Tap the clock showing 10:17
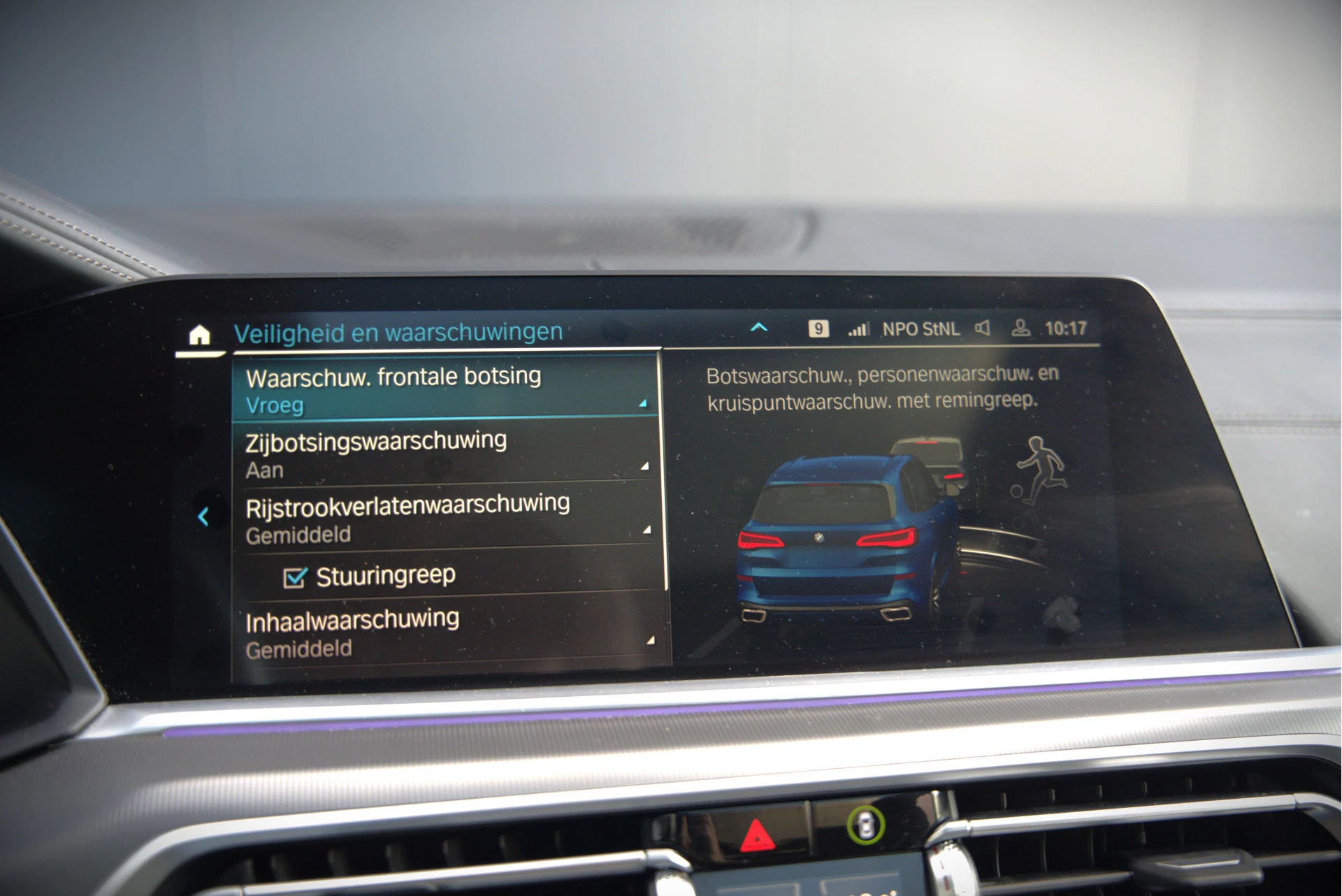The image size is (1342, 896). 1068,327
